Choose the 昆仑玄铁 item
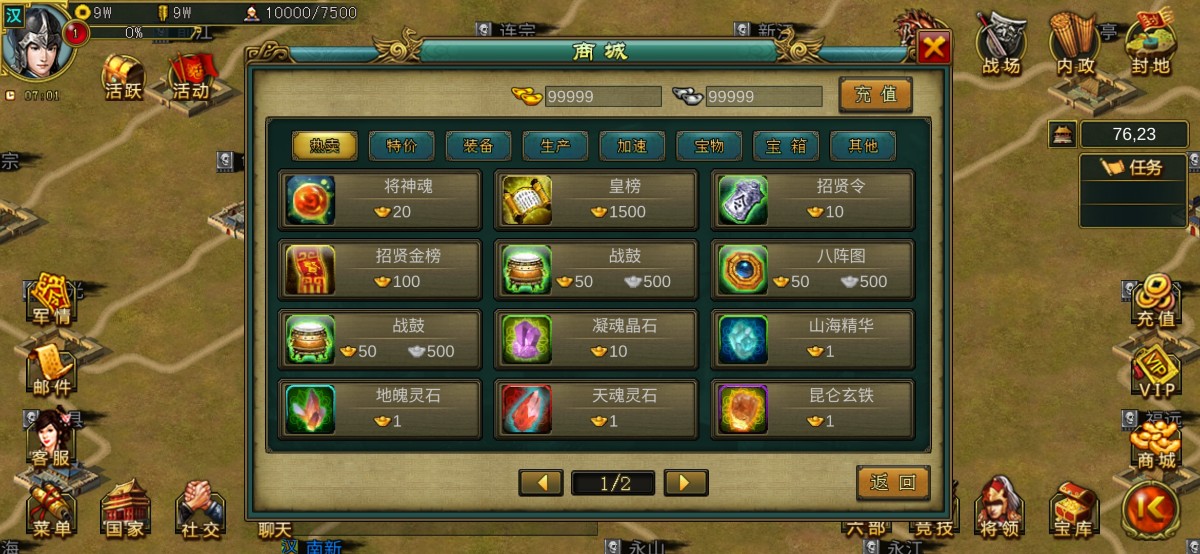 click(x=813, y=409)
